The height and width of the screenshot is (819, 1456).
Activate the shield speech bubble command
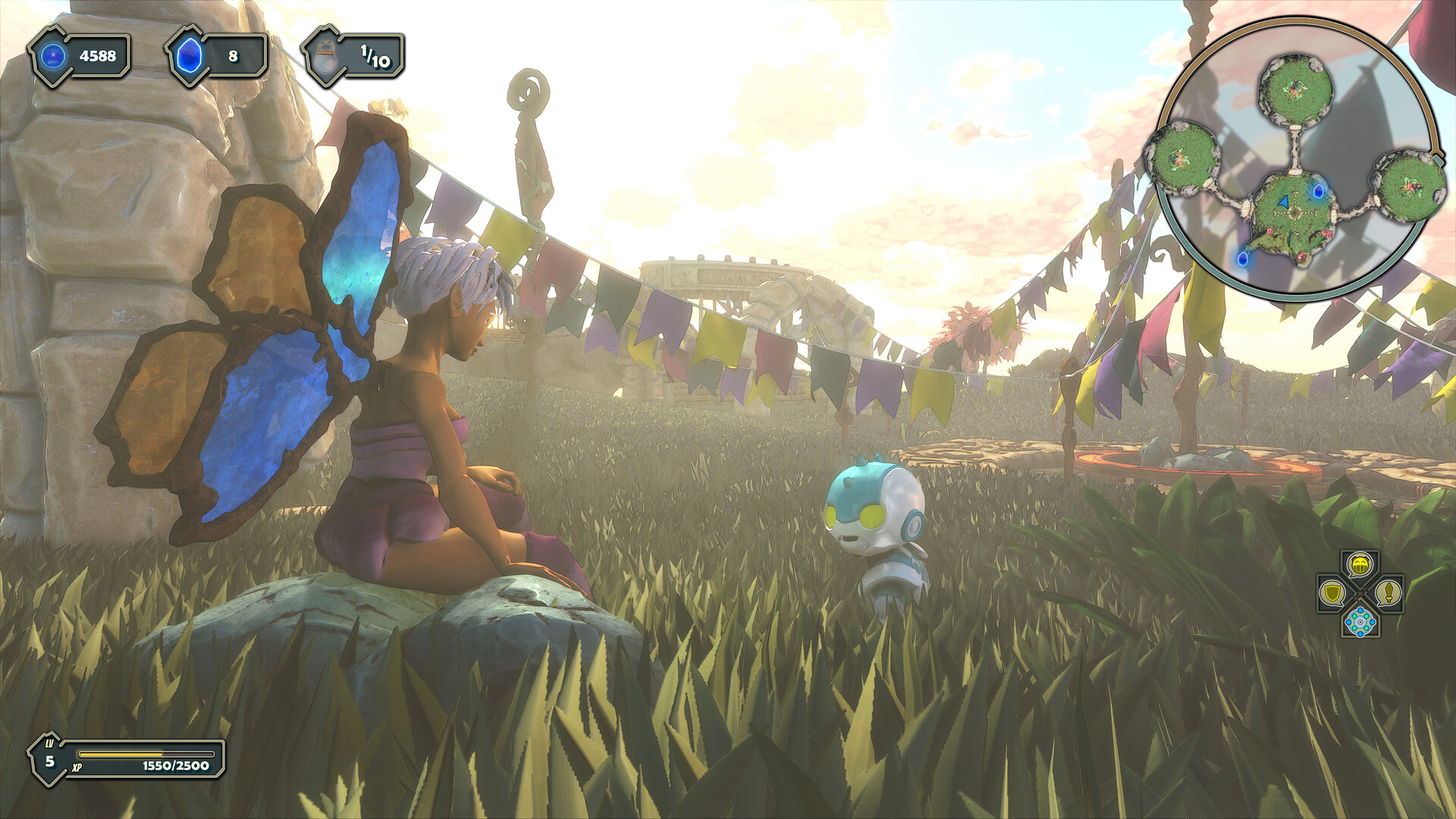[x=1332, y=592]
